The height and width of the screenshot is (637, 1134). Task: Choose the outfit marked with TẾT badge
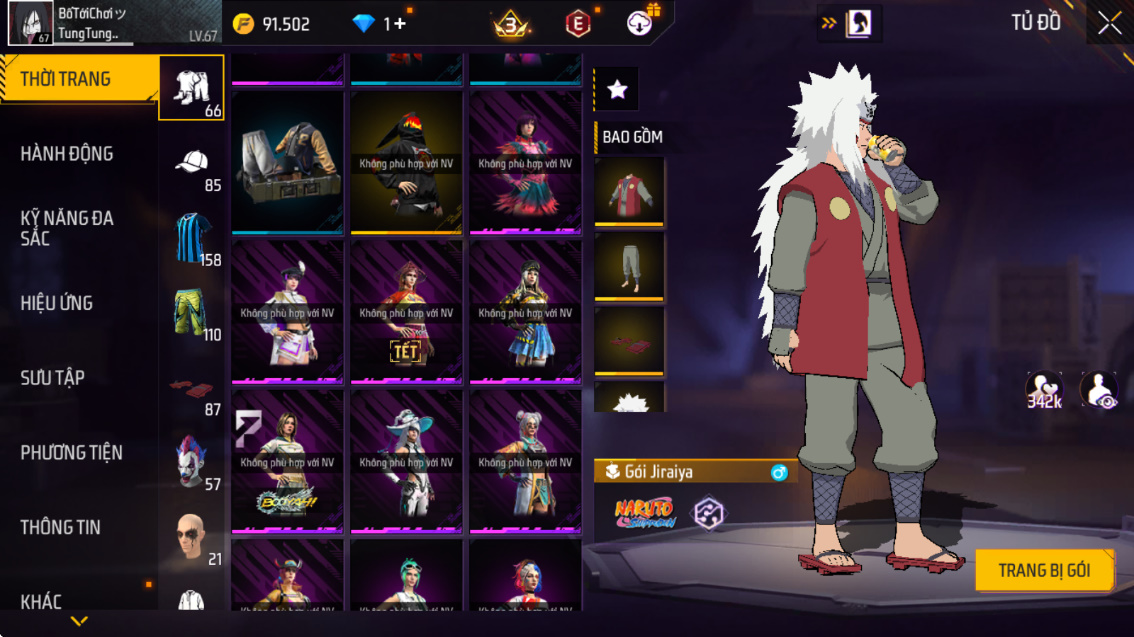point(406,311)
